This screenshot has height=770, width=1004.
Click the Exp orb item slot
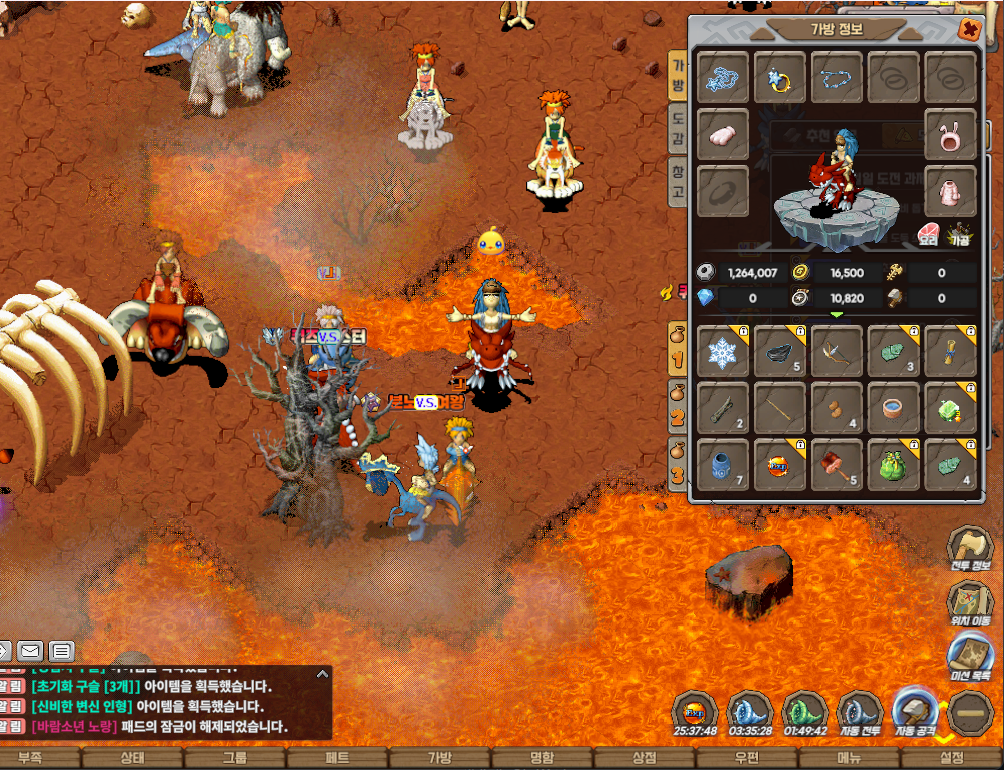[779, 465]
